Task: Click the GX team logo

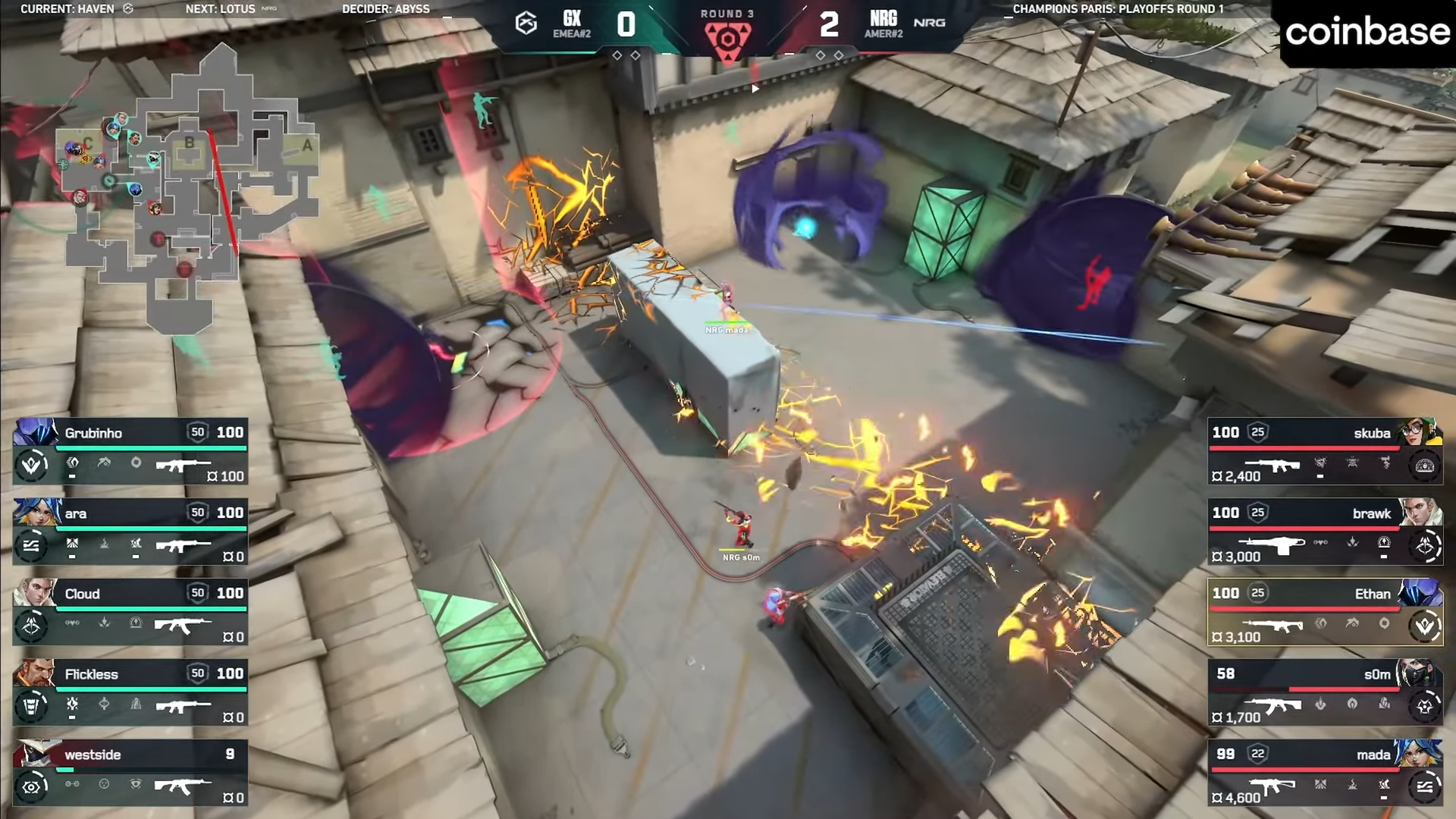Action: point(526,24)
